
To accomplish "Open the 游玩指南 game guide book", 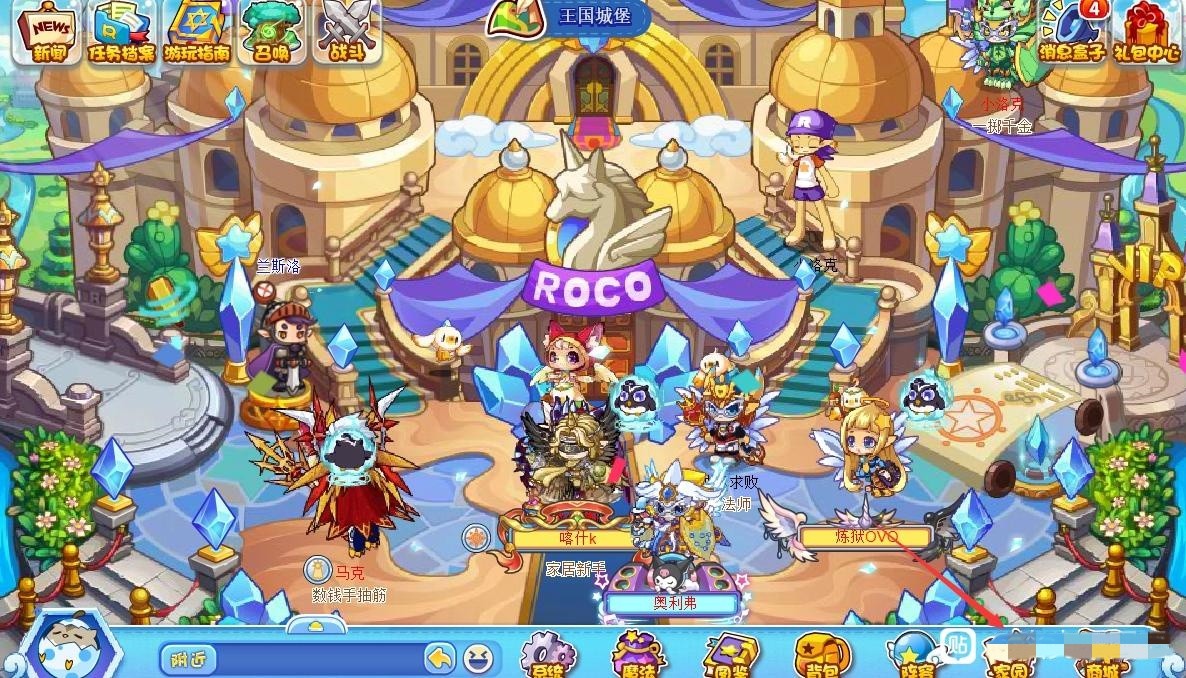I will (x=196, y=32).
